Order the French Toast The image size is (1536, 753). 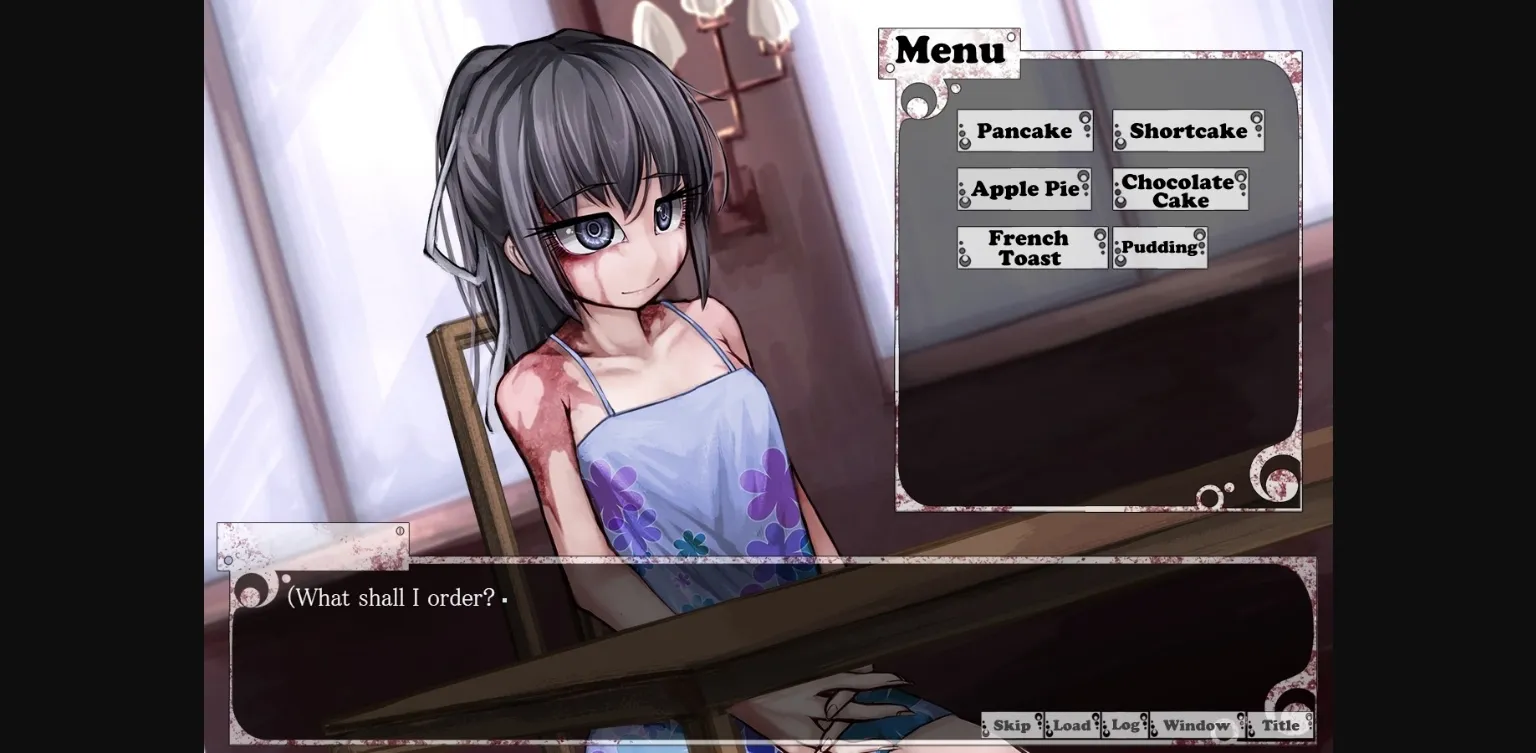click(x=1031, y=248)
